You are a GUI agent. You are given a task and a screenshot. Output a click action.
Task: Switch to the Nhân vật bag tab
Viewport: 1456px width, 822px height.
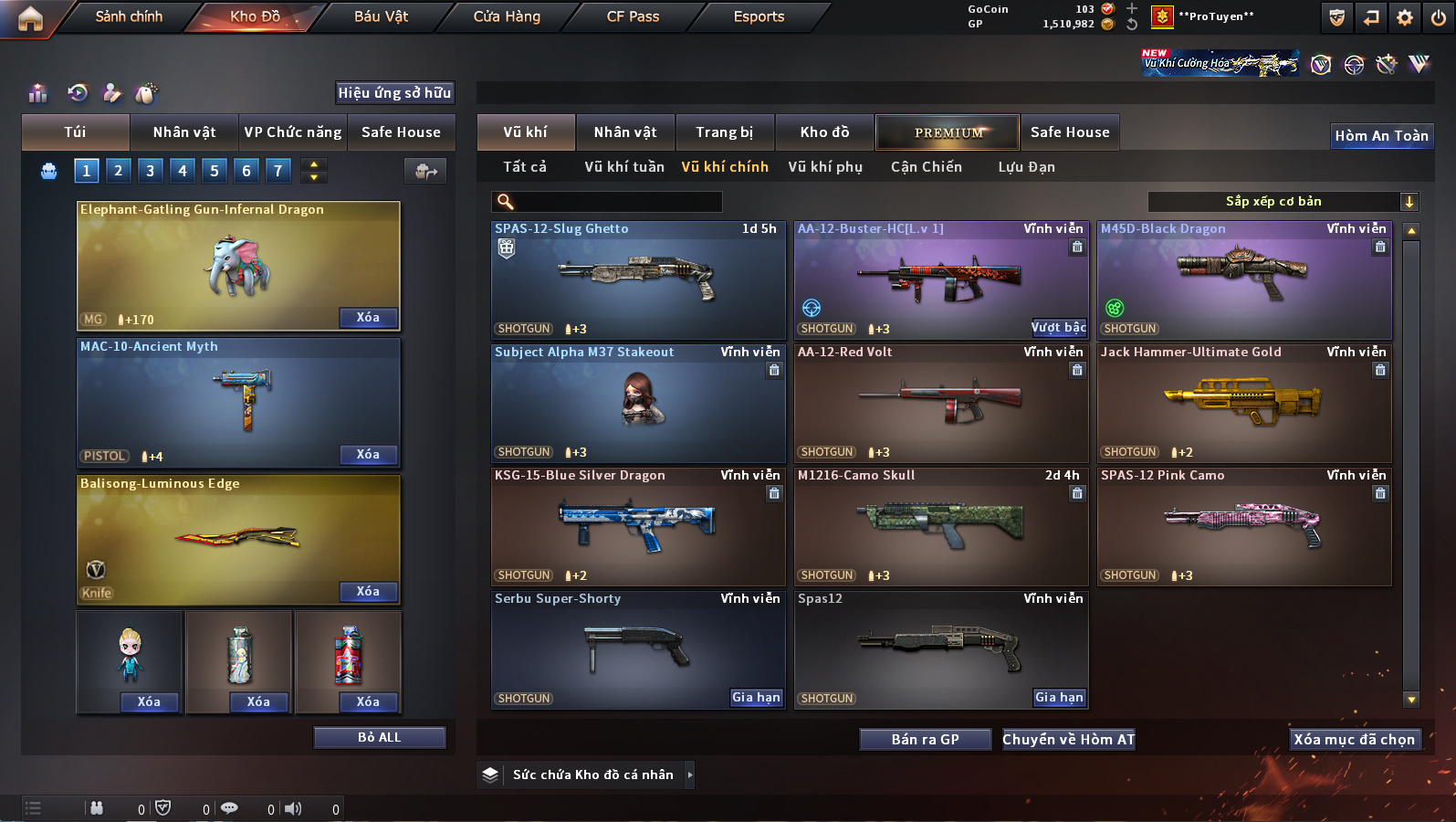click(184, 132)
